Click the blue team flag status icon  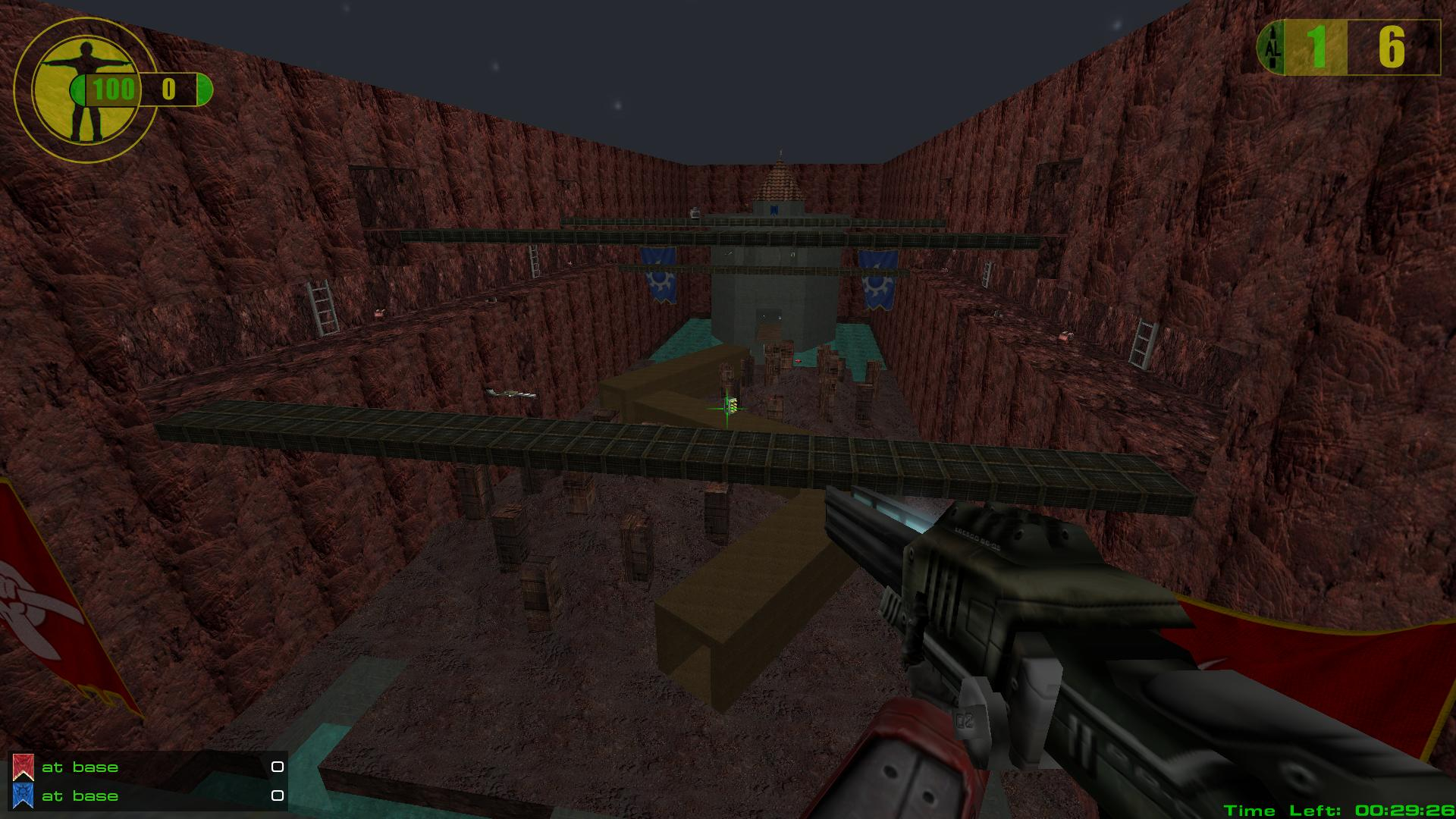(23, 795)
